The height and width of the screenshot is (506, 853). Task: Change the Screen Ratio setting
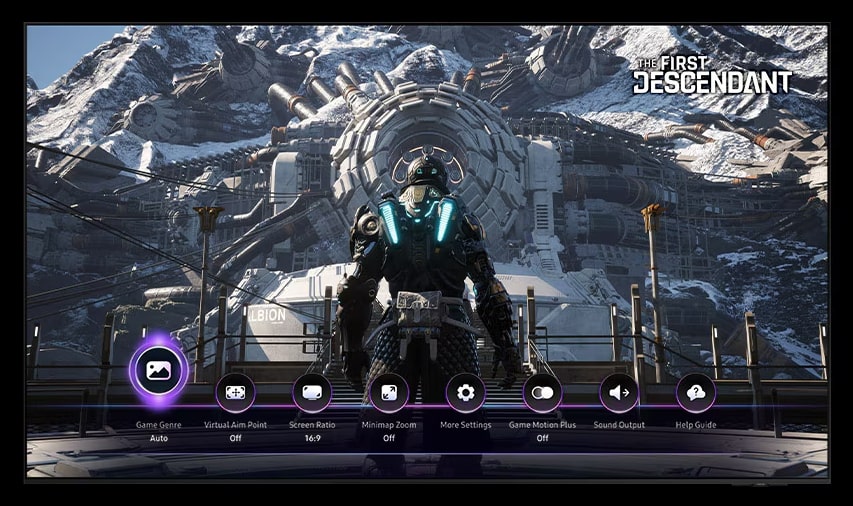pyautogui.click(x=312, y=393)
